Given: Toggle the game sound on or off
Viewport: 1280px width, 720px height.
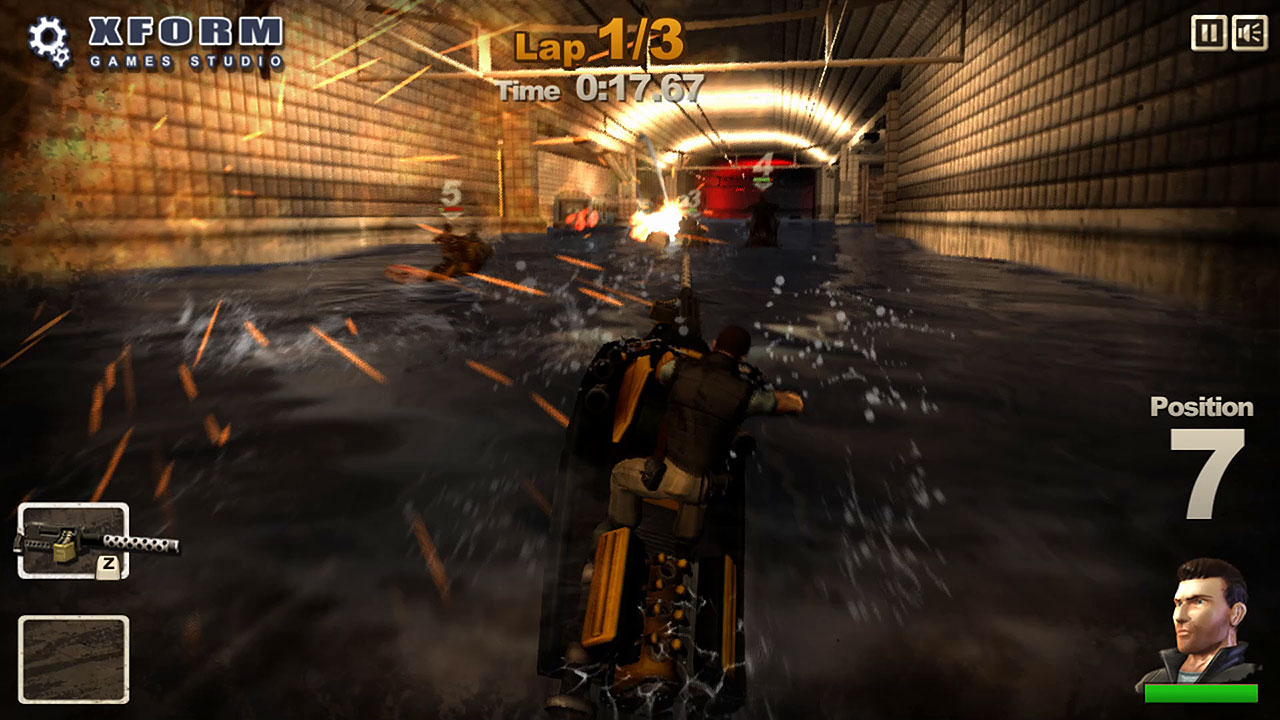Looking at the screenshot, I should [1248, 33].
